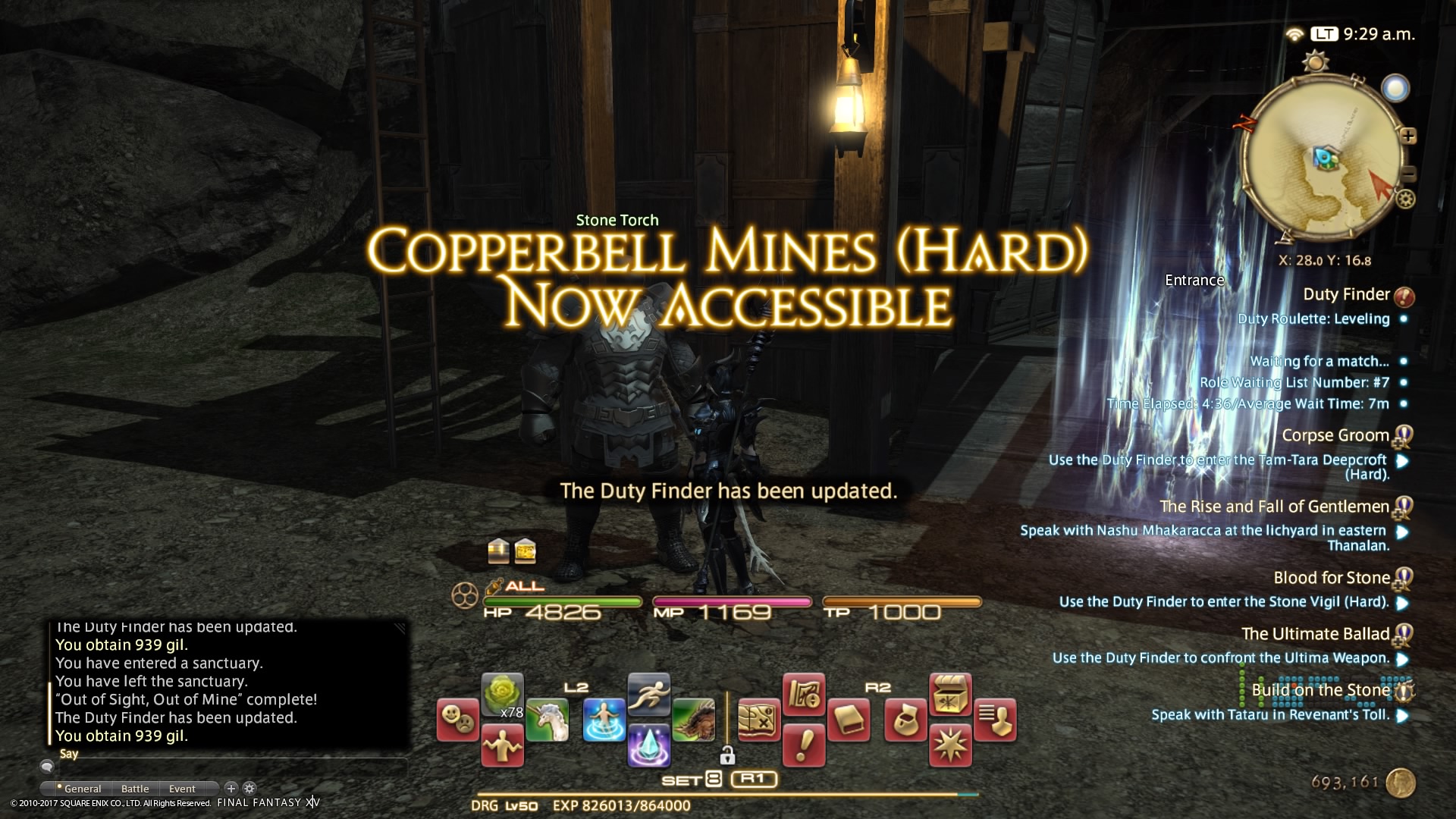This screenshot has height=819, width=1456.
Task: Zoom in the minimap
Action: coord(1408,136)
